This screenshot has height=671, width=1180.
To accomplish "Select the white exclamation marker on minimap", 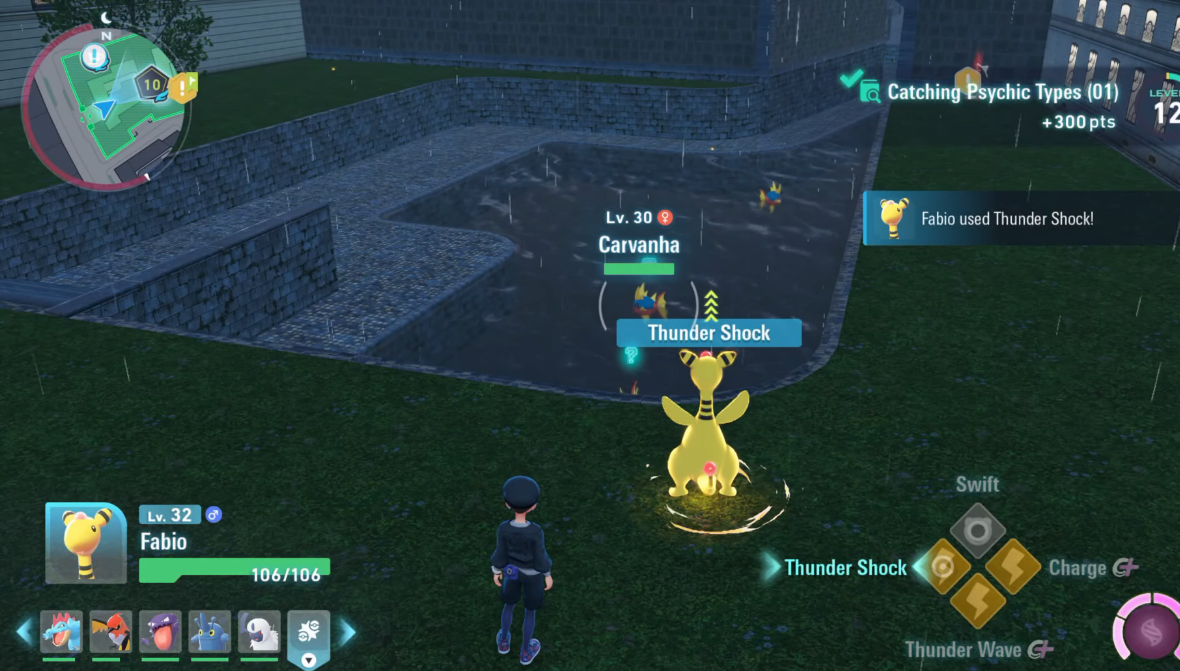I will (x=95, y=56).
